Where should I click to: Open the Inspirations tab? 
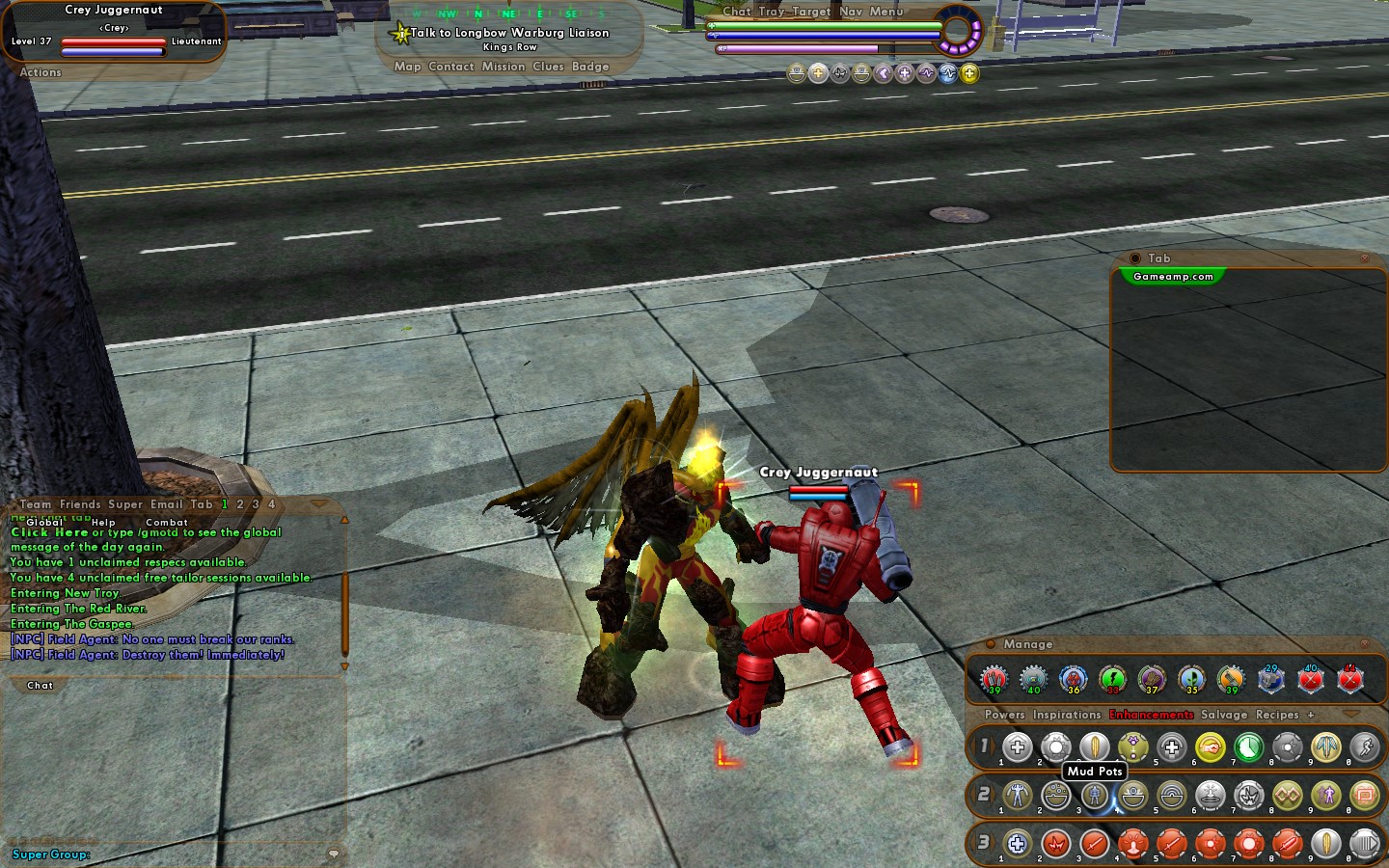1067,715
